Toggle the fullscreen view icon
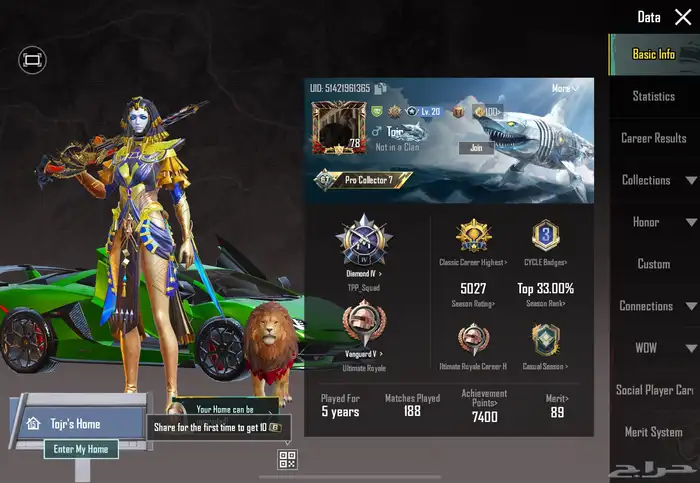Viewport: 700px width, 483px height. [32, 61]
